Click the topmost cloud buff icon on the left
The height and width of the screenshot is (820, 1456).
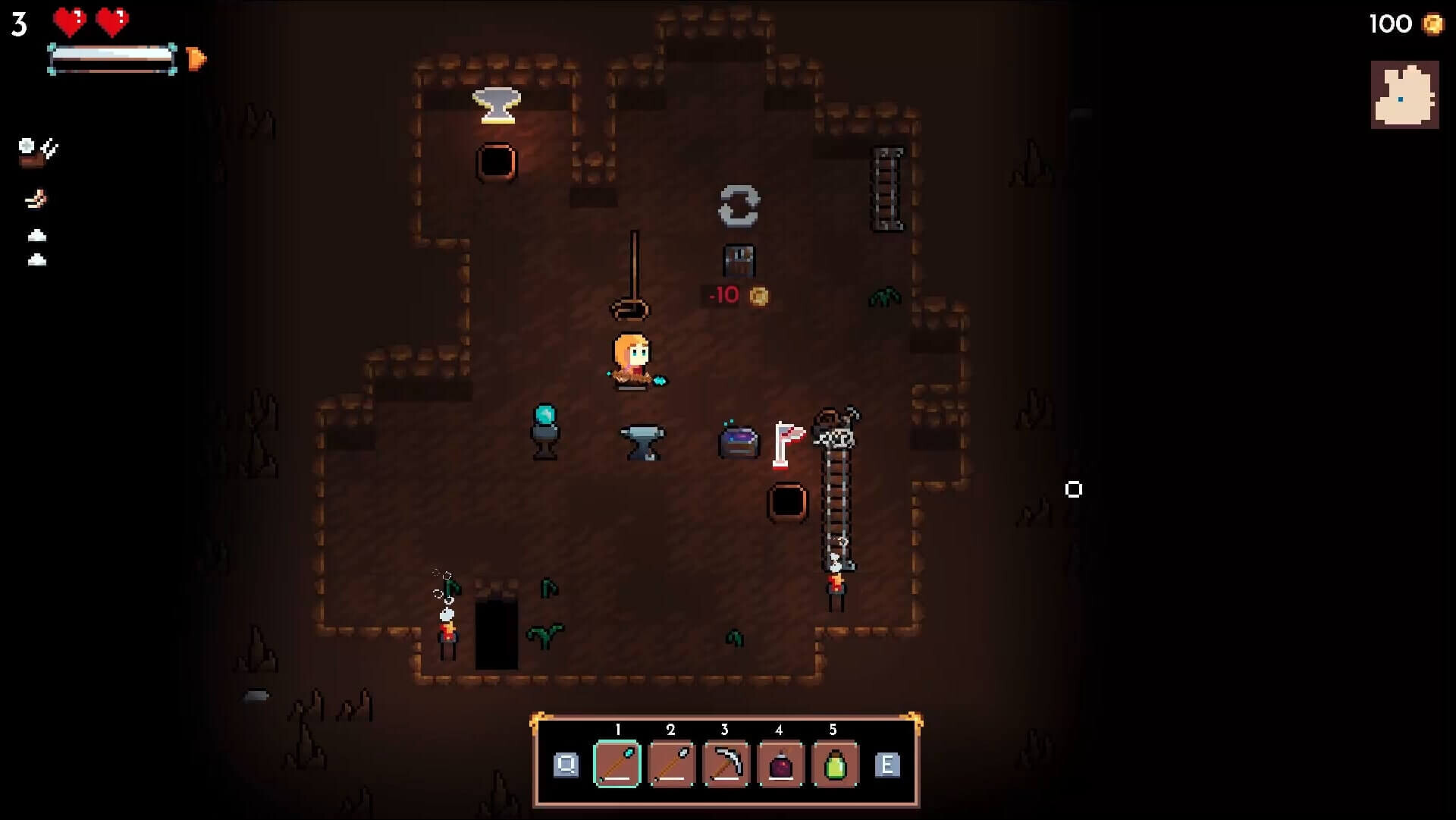36,236
